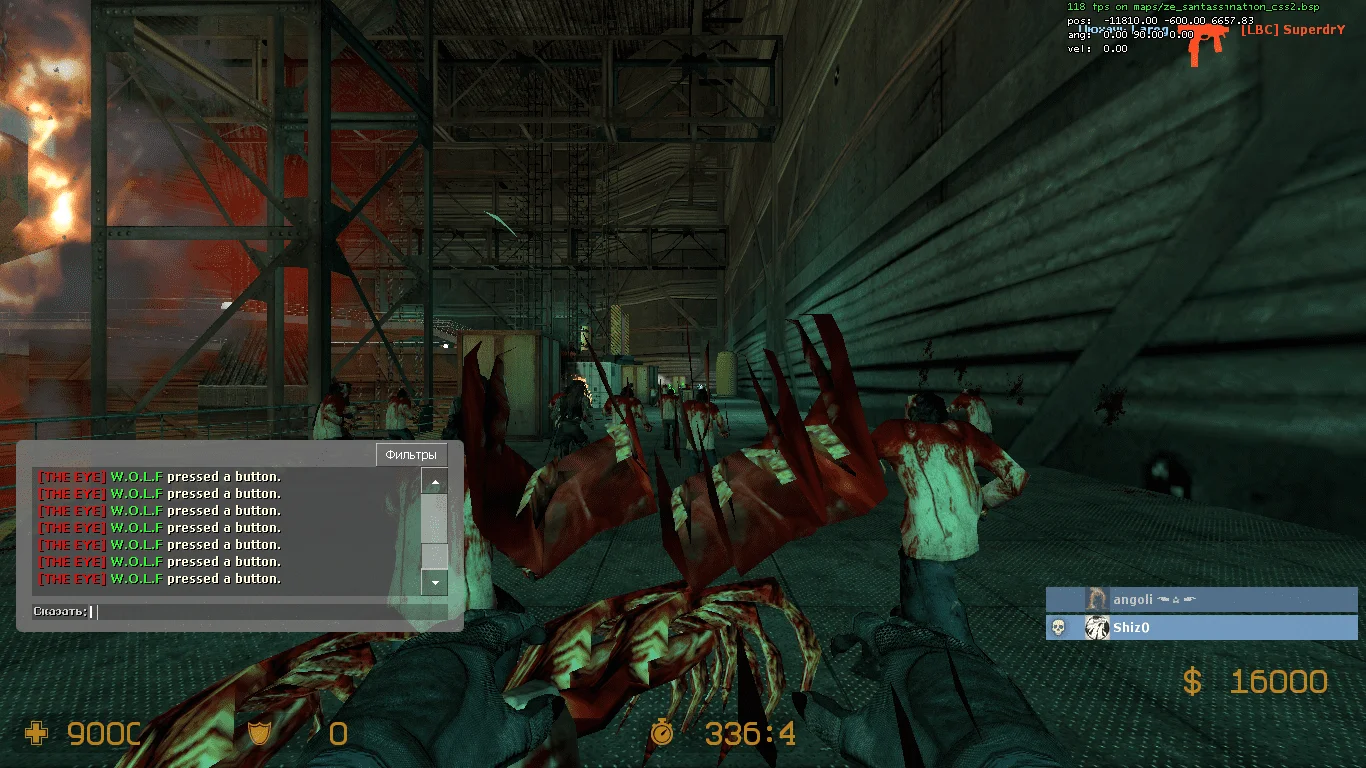This screenshot has width=1366, height=768.
Task: Focus the Сказать chat input field
Action: [270, 612]
